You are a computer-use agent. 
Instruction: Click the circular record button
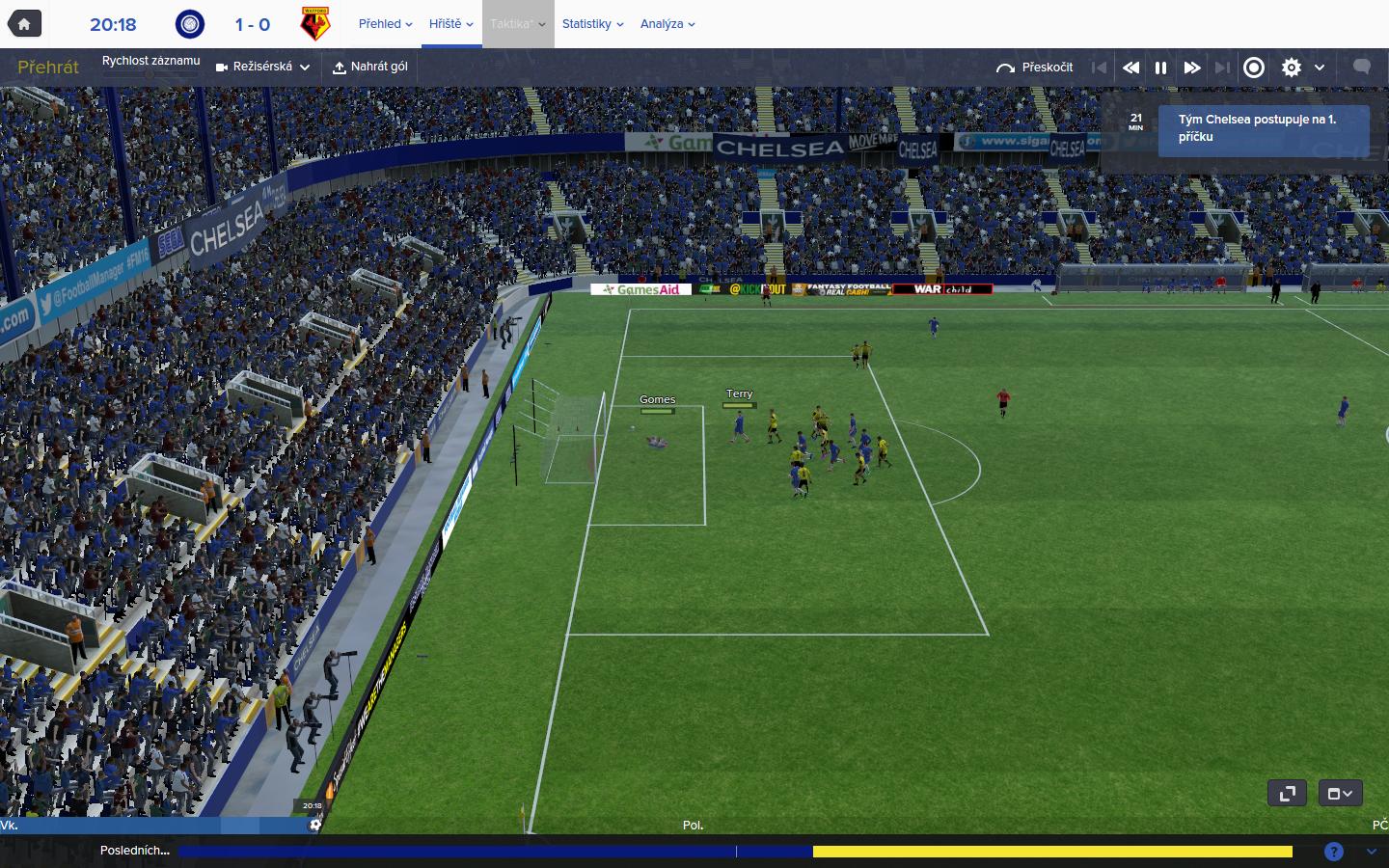click(x=1254, y=68)
